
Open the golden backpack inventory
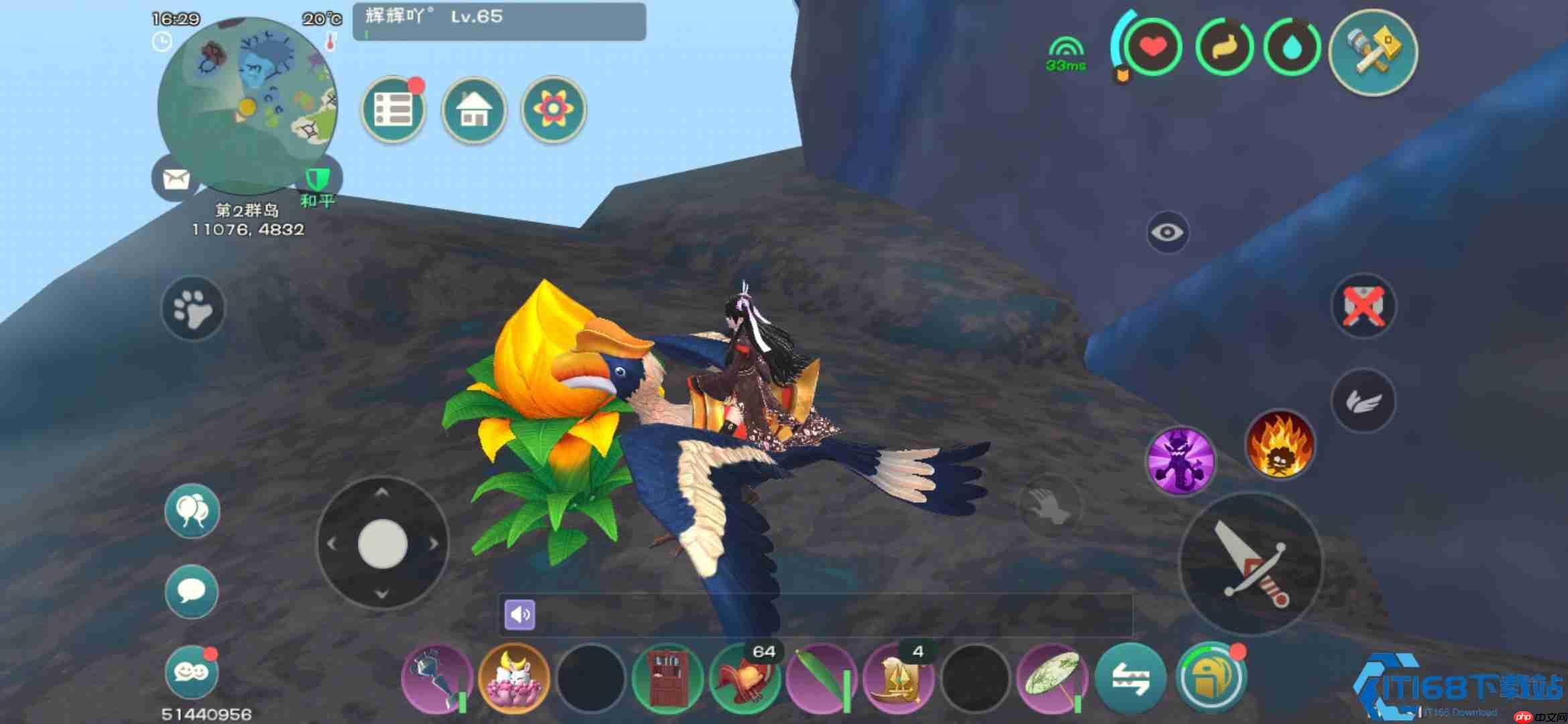[x=1211, y=678]
